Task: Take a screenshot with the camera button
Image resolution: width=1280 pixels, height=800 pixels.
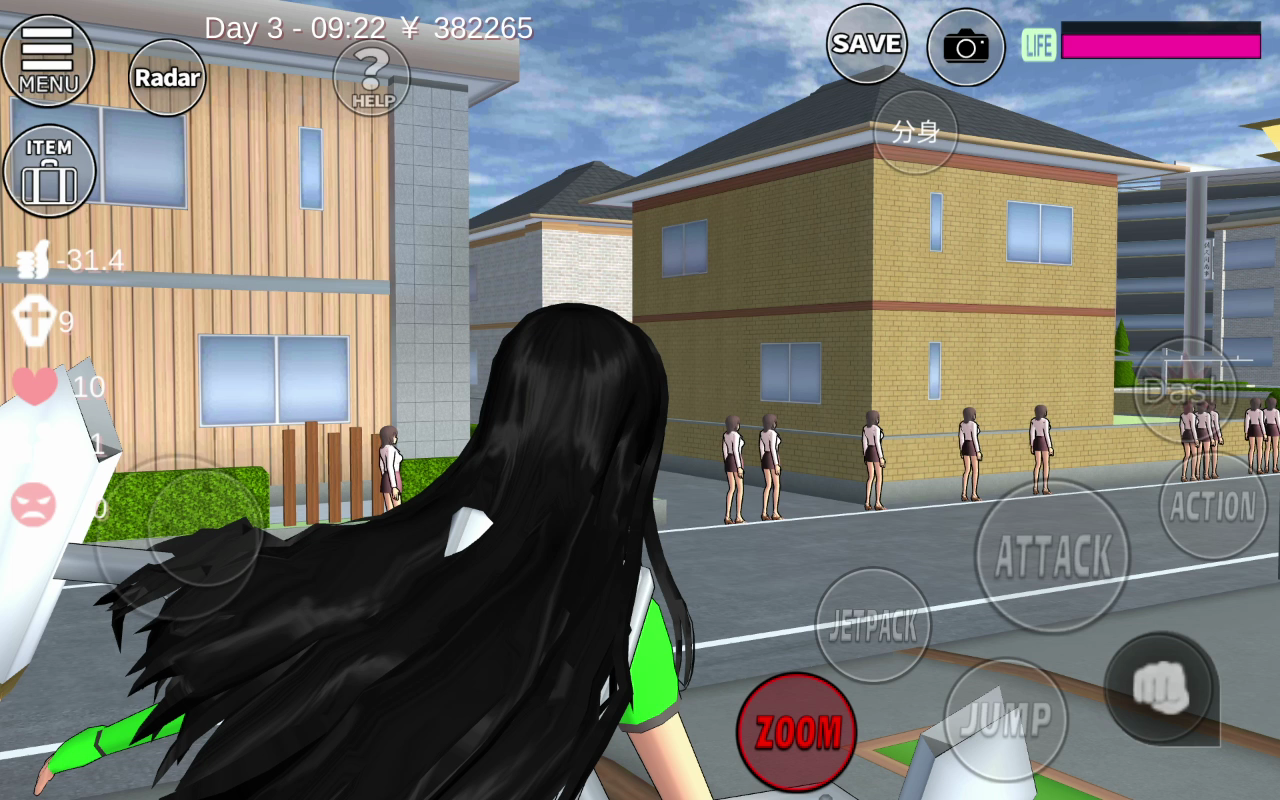Action: (965, 47)
